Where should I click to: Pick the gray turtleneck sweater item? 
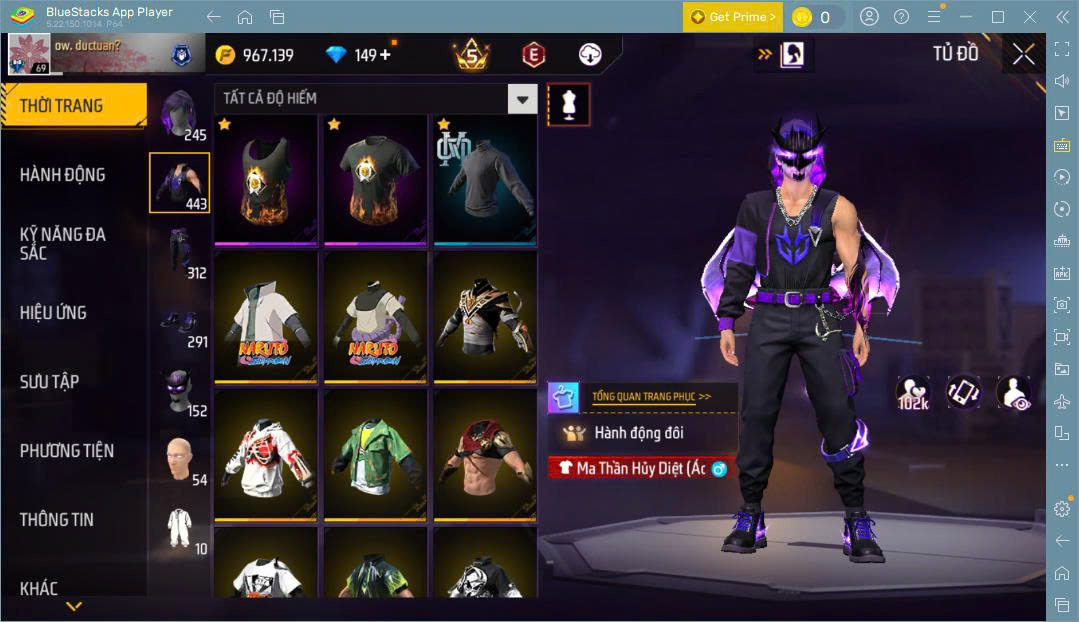click(485, 179)
